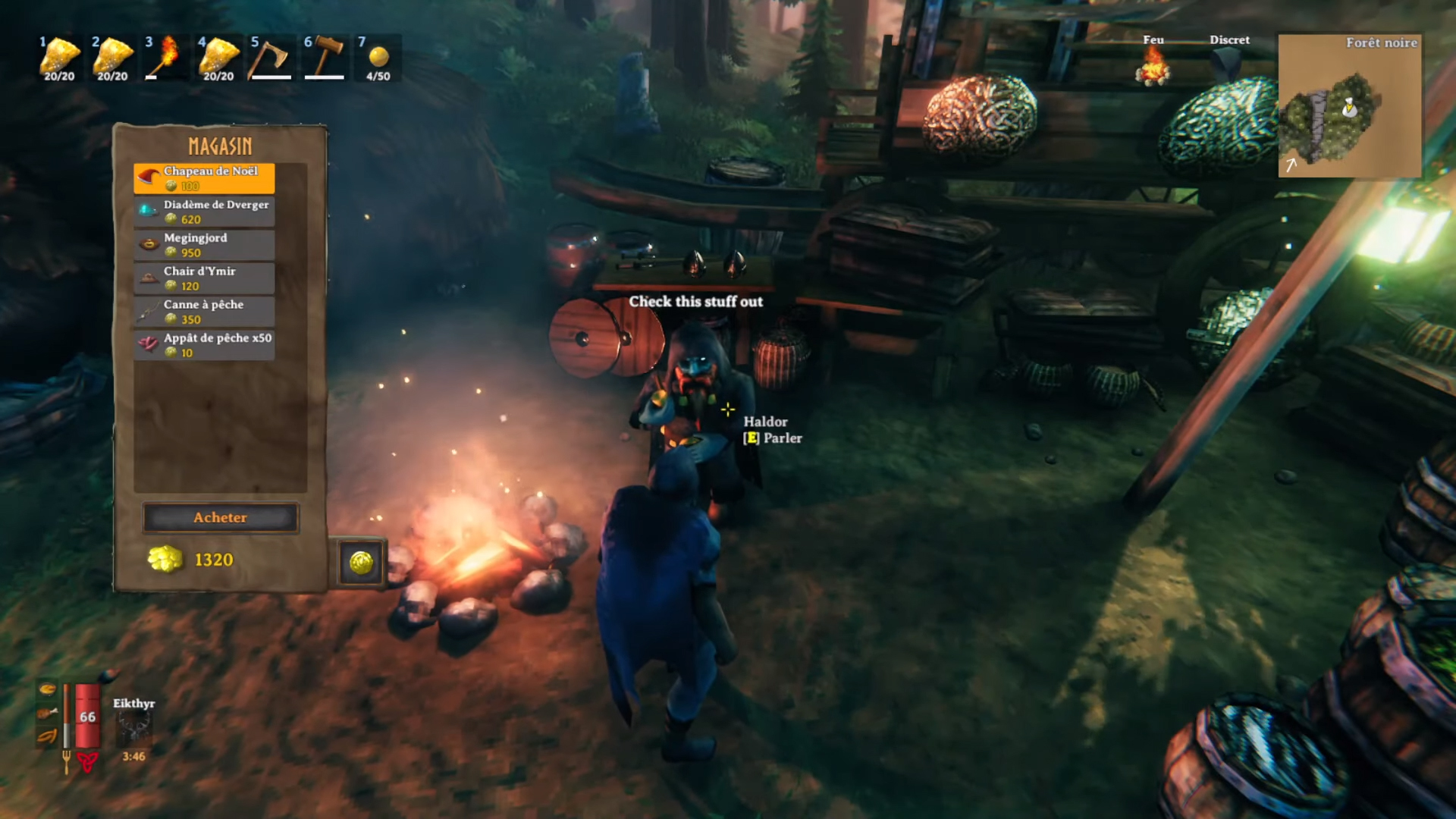1456x819 pixels.
Task: Open the Forêt noire minimap
Action: [x=1349, y=106]
